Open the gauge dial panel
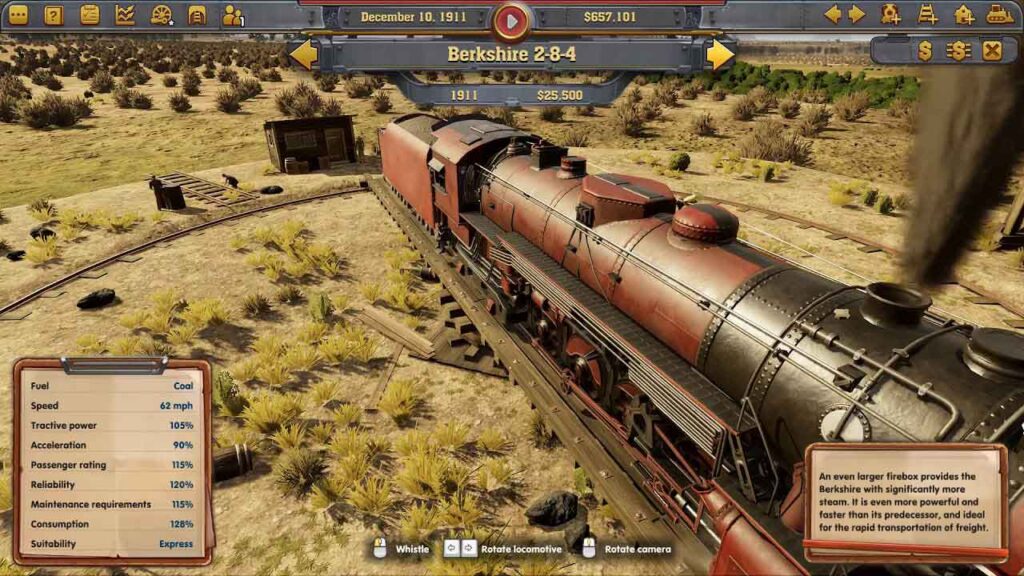Screen dimensions: 1024x576 pyautogui.click(x=161, y=15)
